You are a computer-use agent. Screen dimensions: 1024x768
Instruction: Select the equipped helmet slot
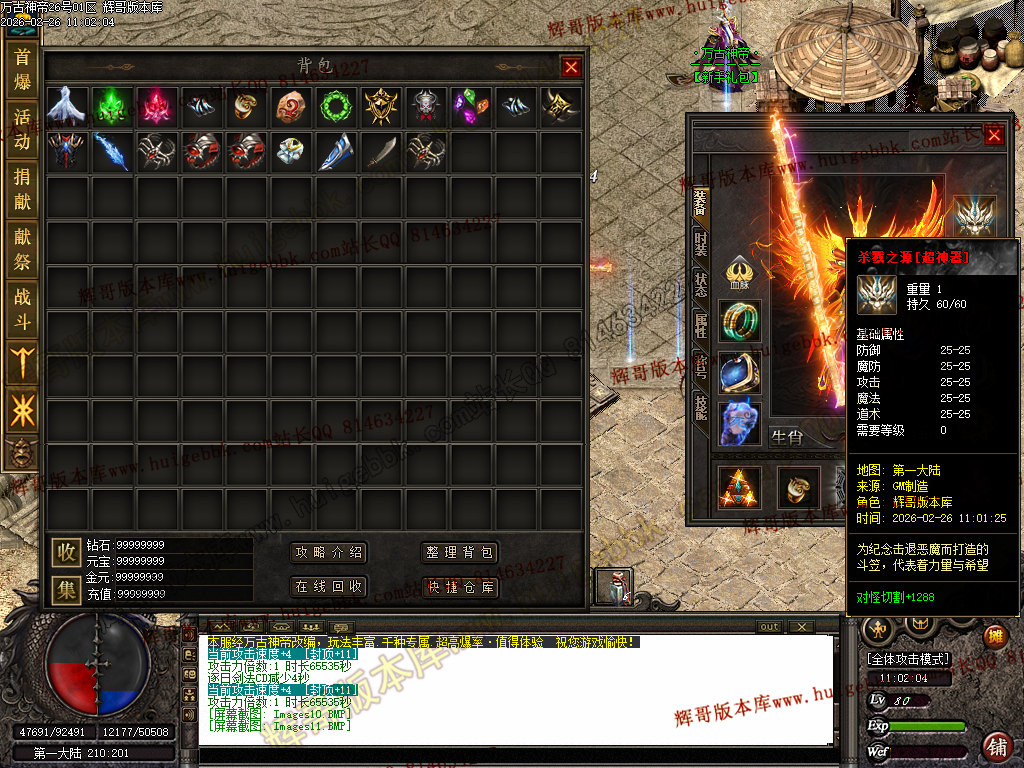click(975, 216)
